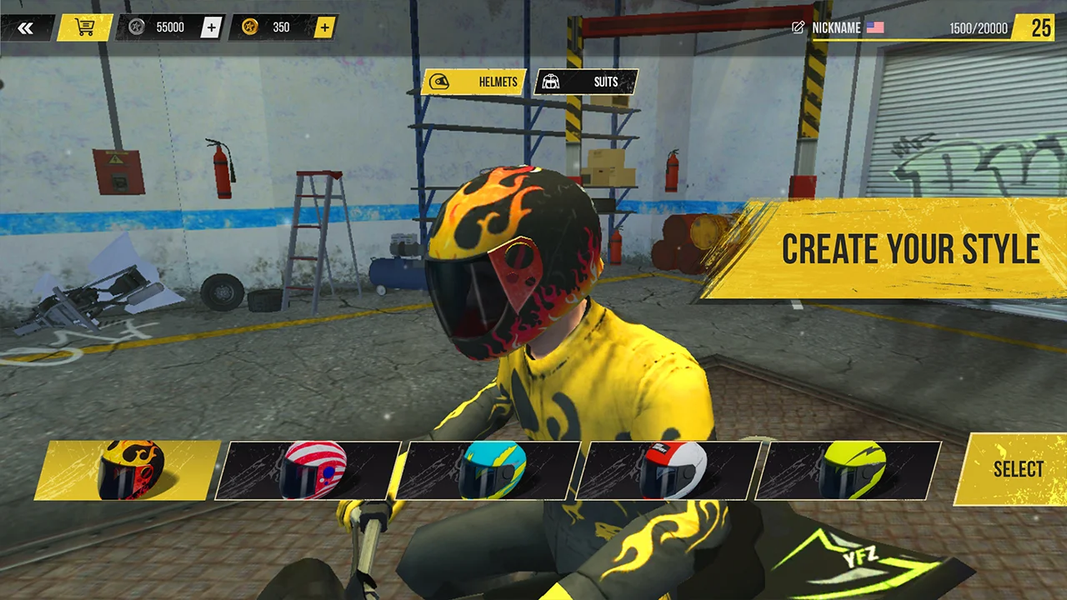
Task: Choose the black flame helmet
Action: click(130, 470)
